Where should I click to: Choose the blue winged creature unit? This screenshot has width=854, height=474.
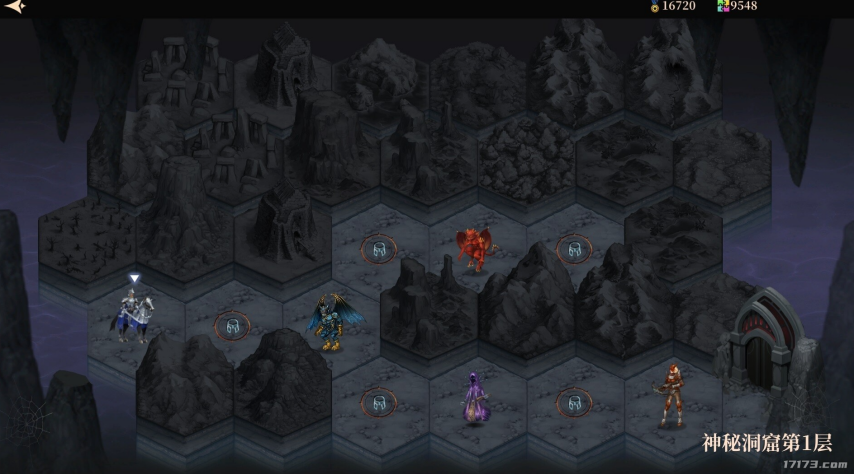(330, 322)
